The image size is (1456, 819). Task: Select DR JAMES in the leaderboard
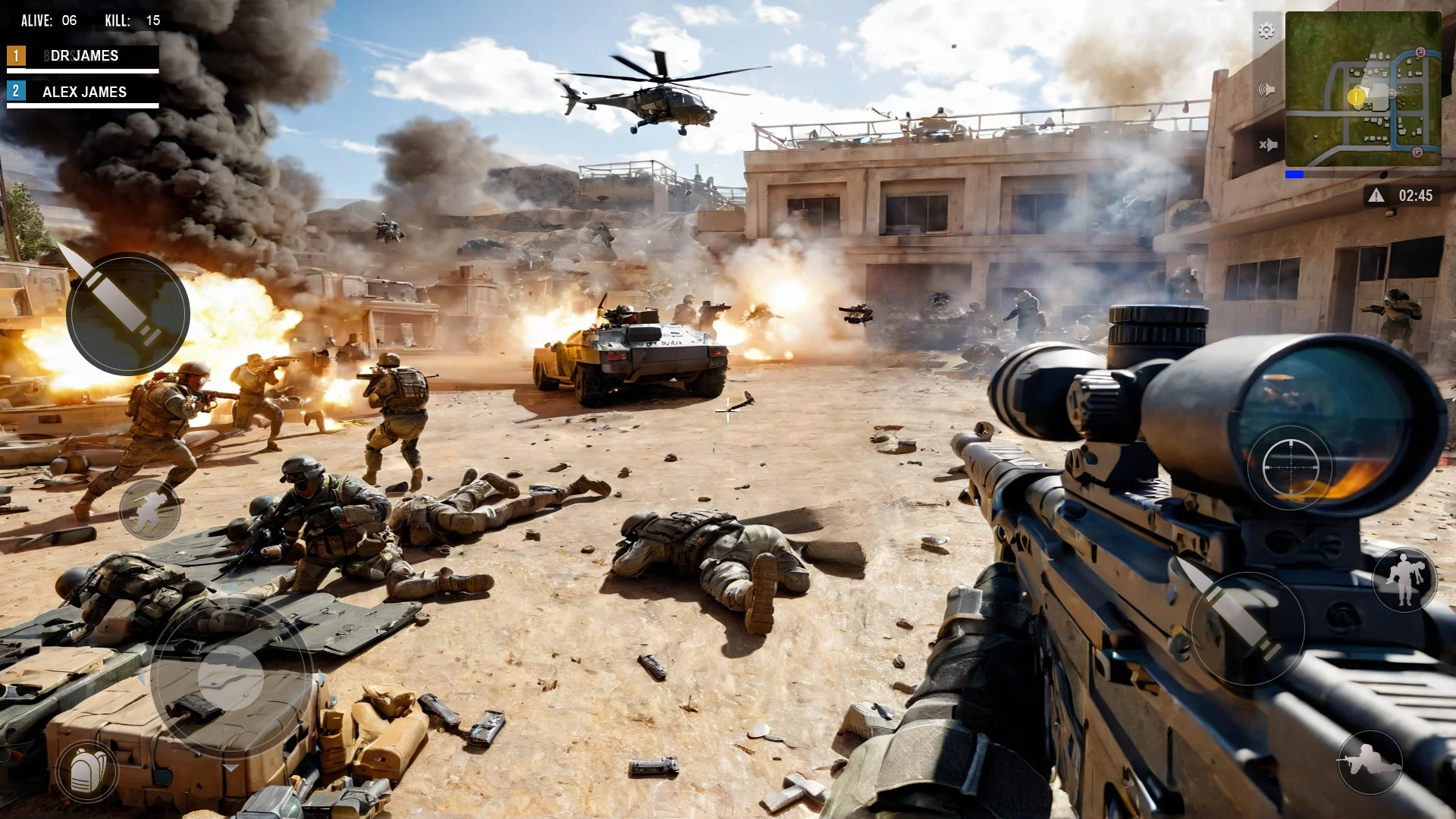tap(83, 55)
